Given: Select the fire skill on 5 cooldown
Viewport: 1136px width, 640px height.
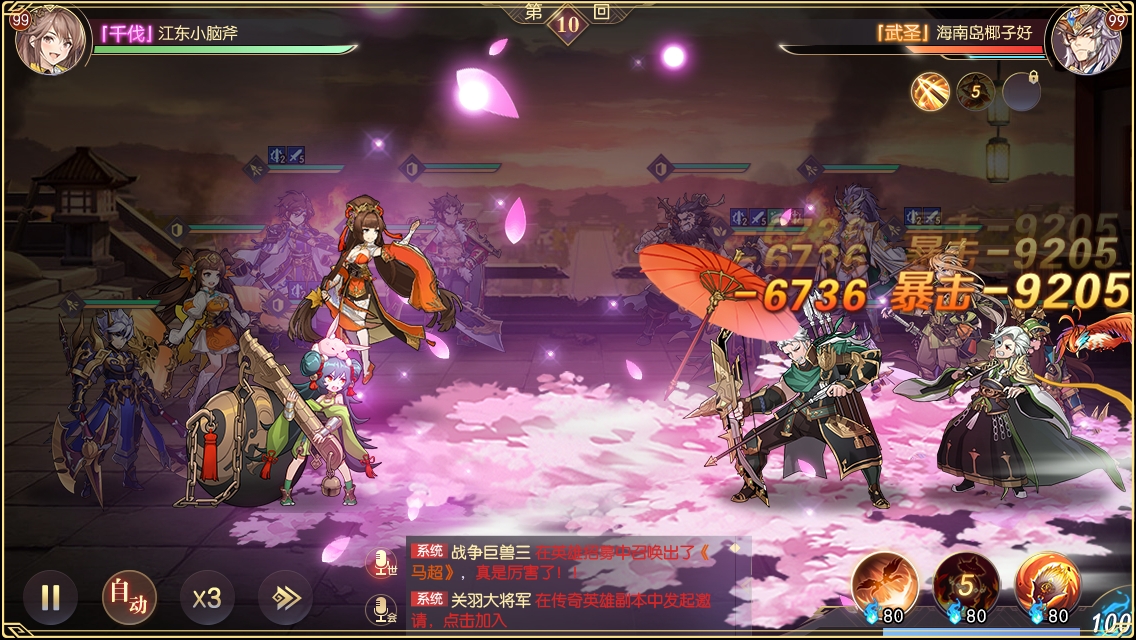Looking at the screenshot, I should (x=966, y=583).
